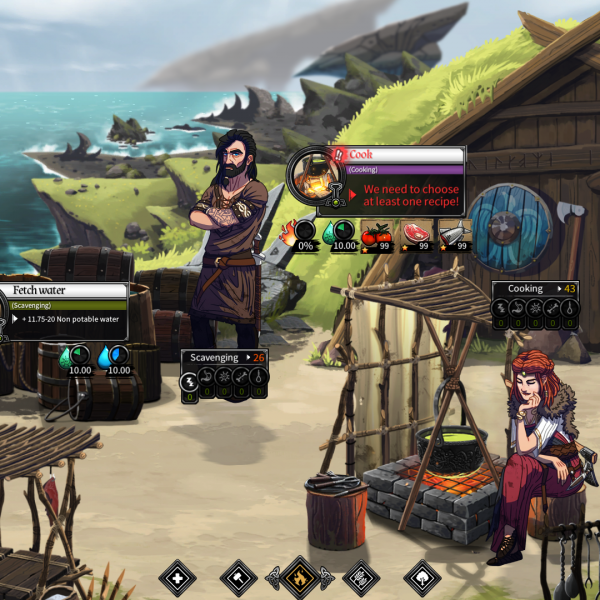Screen dimensions: 600x600
Task: Choose the raw meat ingredient slot
Action: pyautogui.click(x=414, y=234)
